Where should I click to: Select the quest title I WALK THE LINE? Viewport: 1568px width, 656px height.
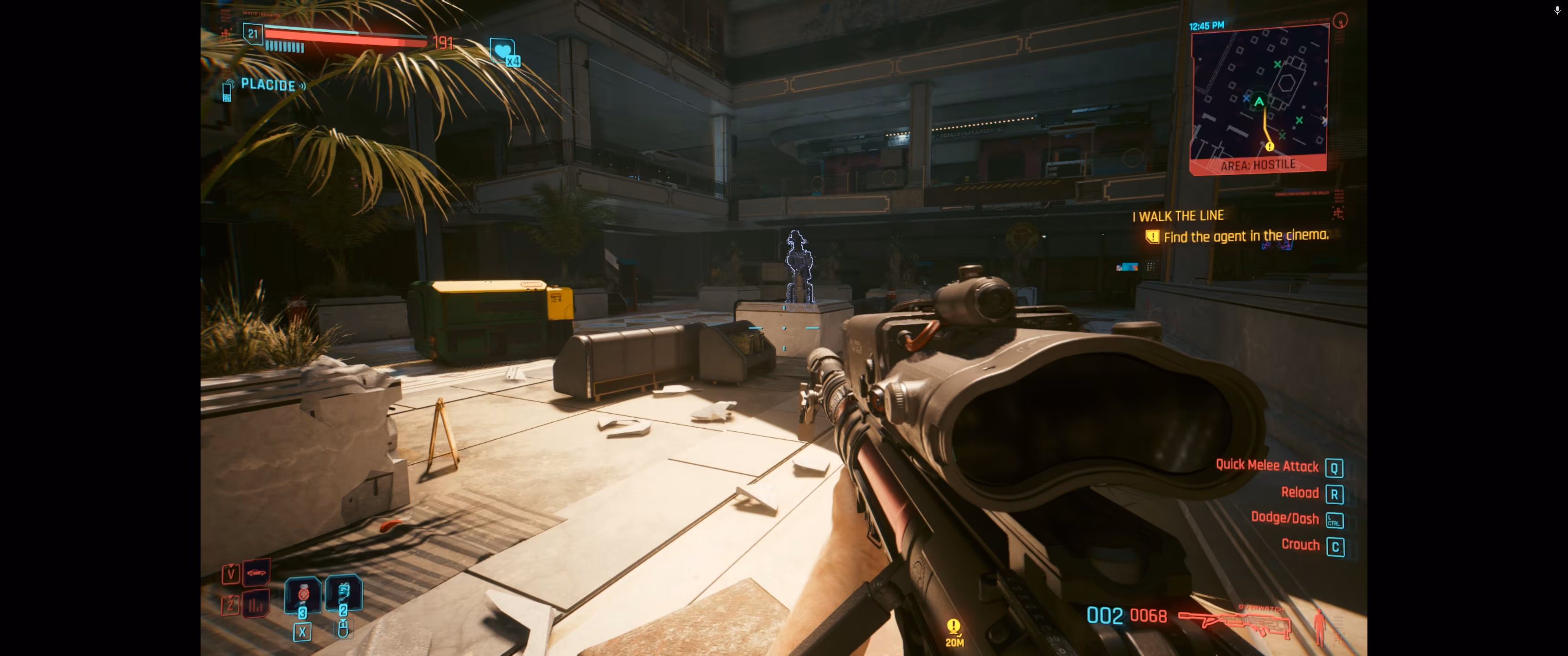pyautogui.click(x=1178, y=215)
